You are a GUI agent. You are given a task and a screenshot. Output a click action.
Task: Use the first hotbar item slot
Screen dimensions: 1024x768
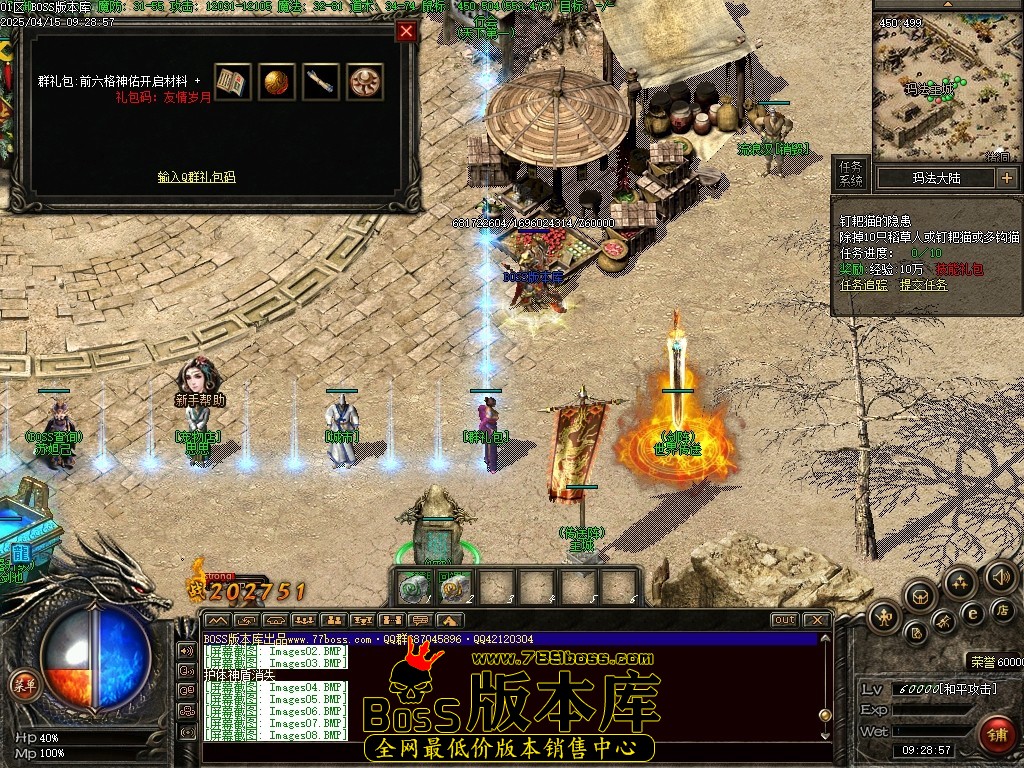(411, 589)
